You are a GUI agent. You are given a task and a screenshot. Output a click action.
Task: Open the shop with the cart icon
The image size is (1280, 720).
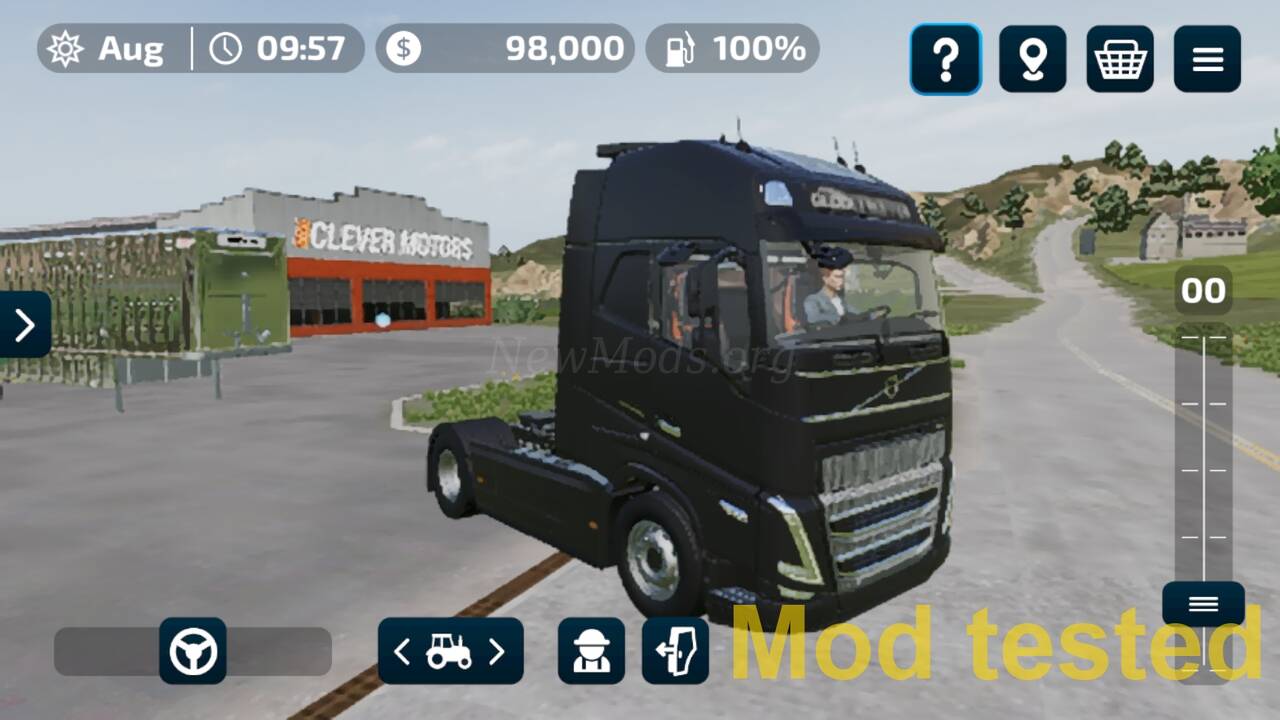[1120, 59]
